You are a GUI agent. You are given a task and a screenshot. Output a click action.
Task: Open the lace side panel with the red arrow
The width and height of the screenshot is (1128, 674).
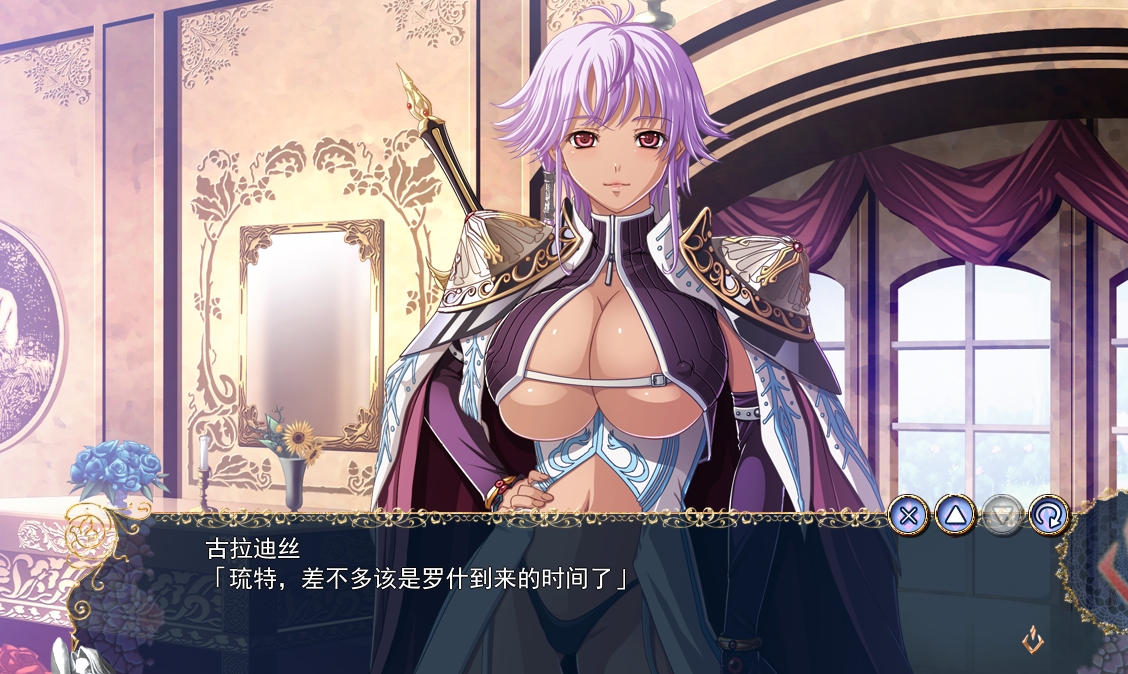tap(1104, 572)
